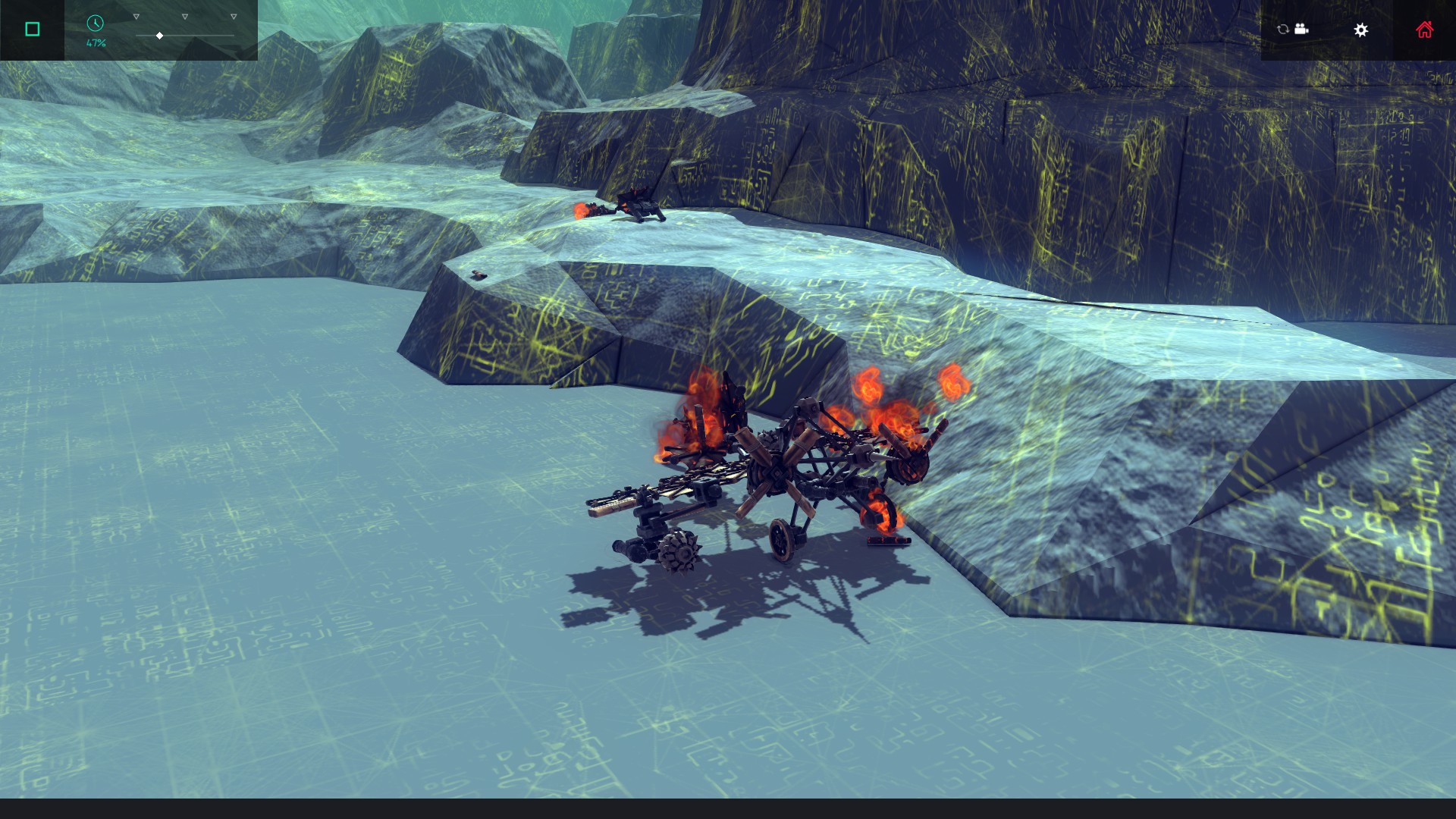This screenshot has height=819, width=1456.
Task: Click the teal clock time icon
Action: pyautogui.click(x=95, y=24)
